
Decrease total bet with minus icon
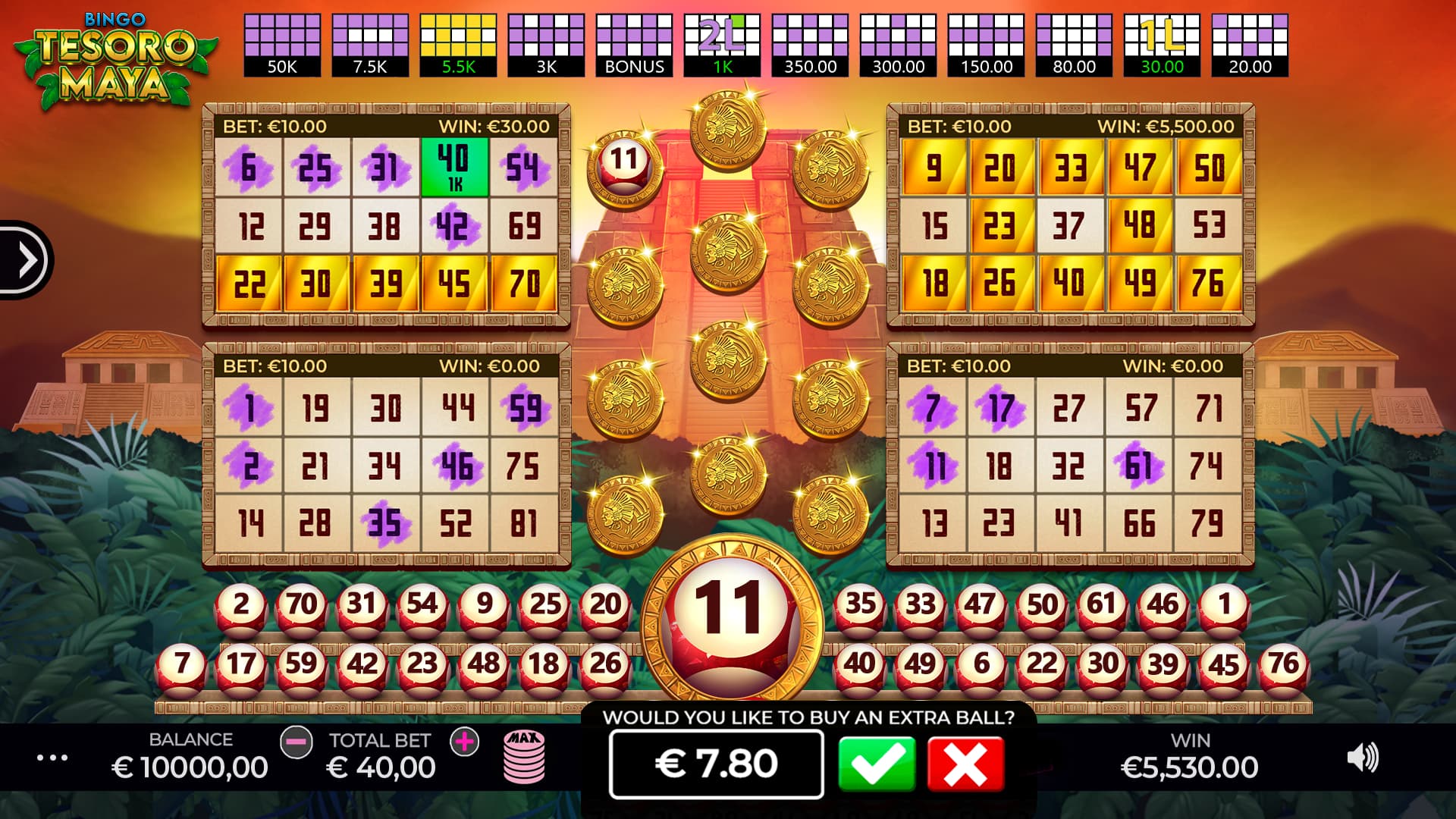pos(296,742)
